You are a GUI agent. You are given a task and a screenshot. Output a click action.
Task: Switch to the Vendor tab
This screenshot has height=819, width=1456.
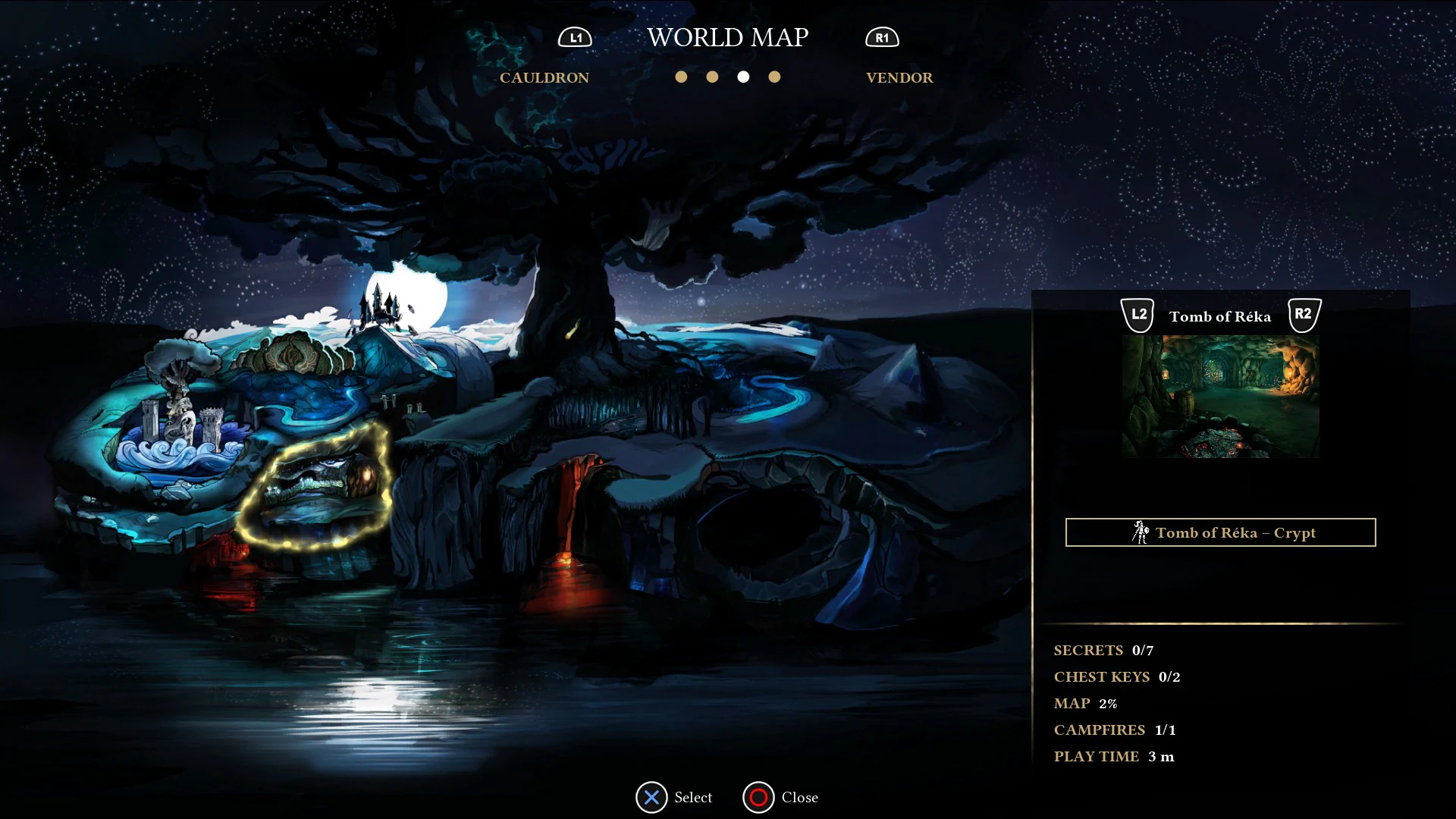[899, 77]
